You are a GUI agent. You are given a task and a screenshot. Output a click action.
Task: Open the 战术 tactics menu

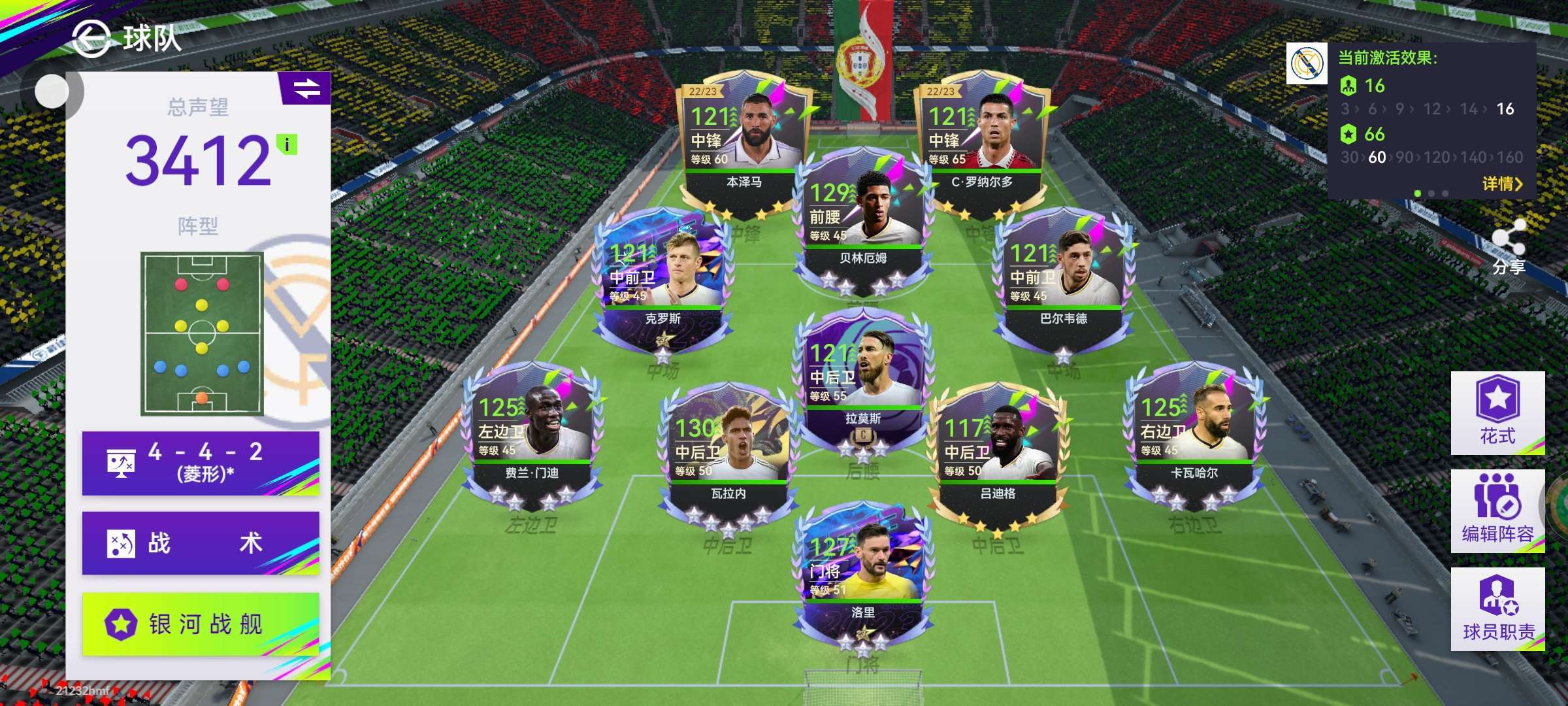pyautogui.click(x=201, y=543)
